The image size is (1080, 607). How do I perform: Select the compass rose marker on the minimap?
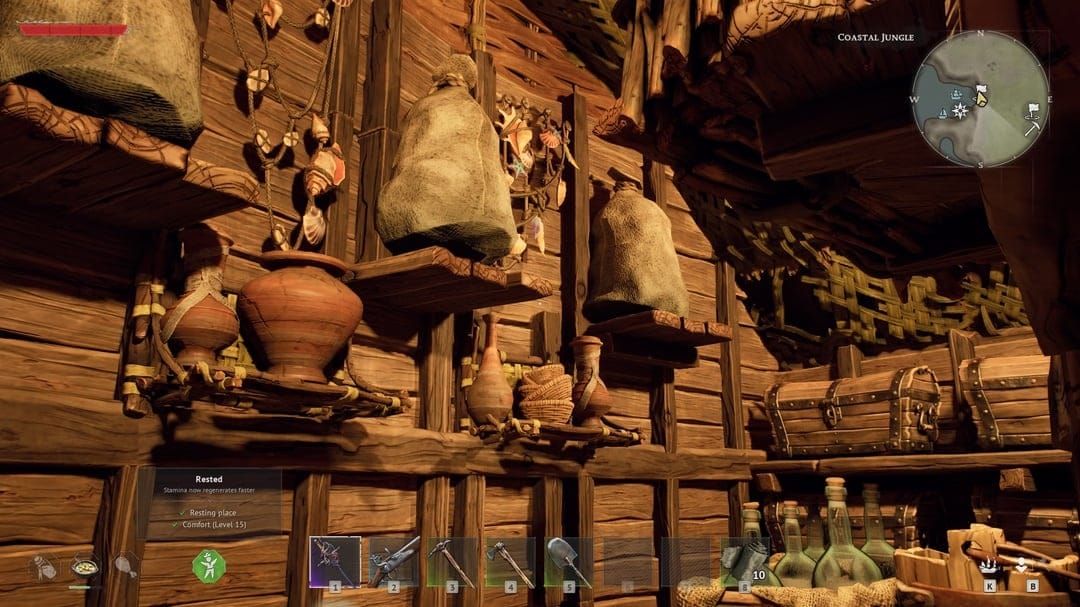[x=961, y=109]
